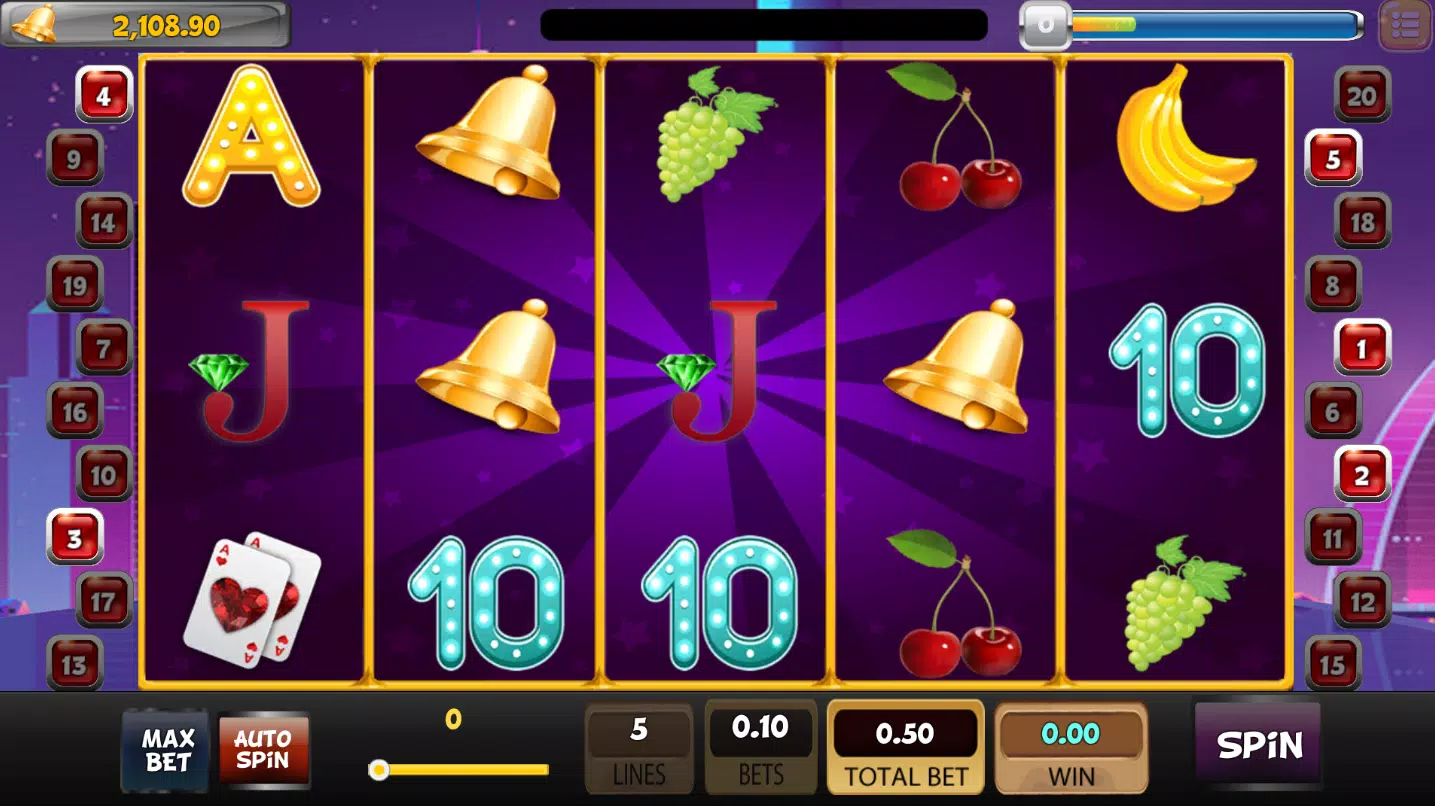This screenshot has width=1435, height=806.
Task: Click payline number 1 marker
Action: tap(1362, 348)
